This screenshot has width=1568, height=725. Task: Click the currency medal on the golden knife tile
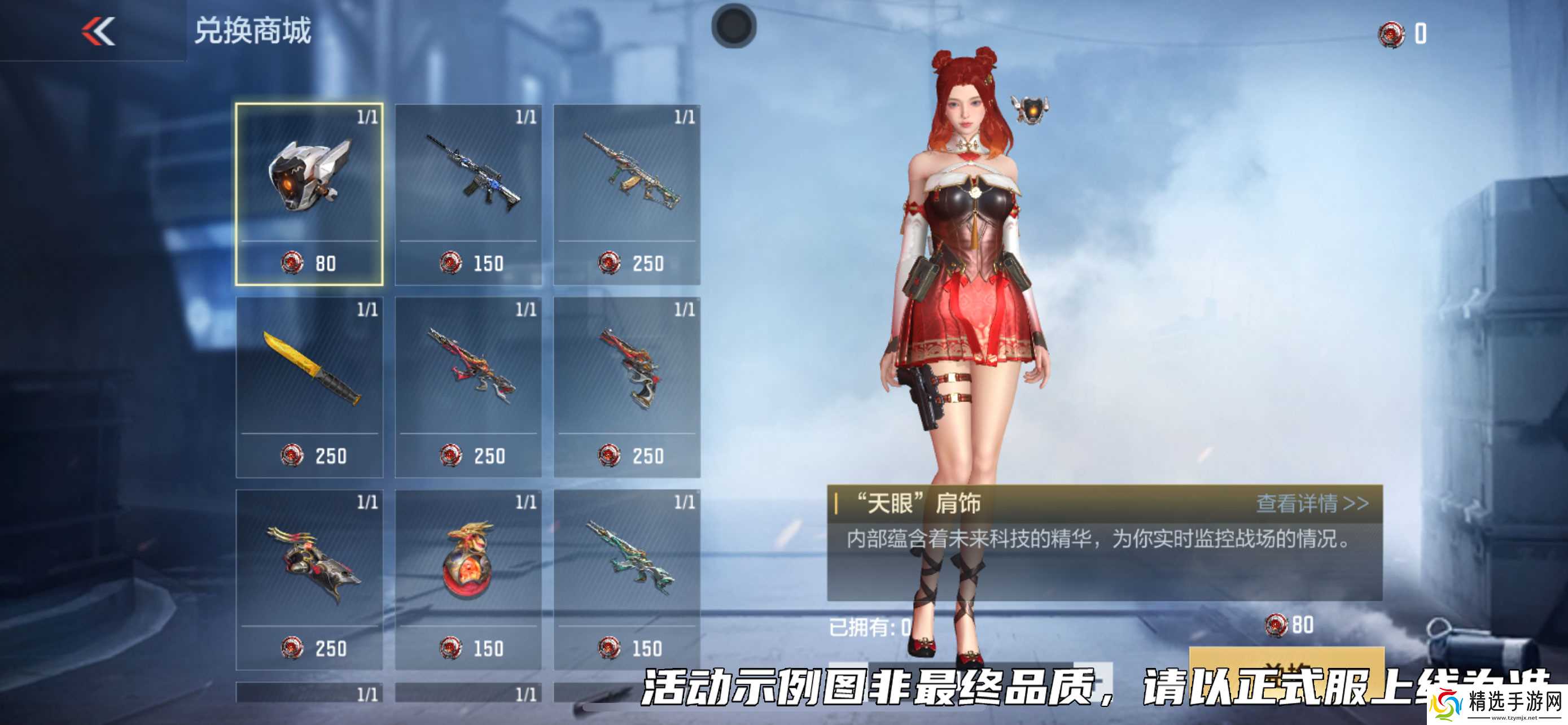[293, 455]
